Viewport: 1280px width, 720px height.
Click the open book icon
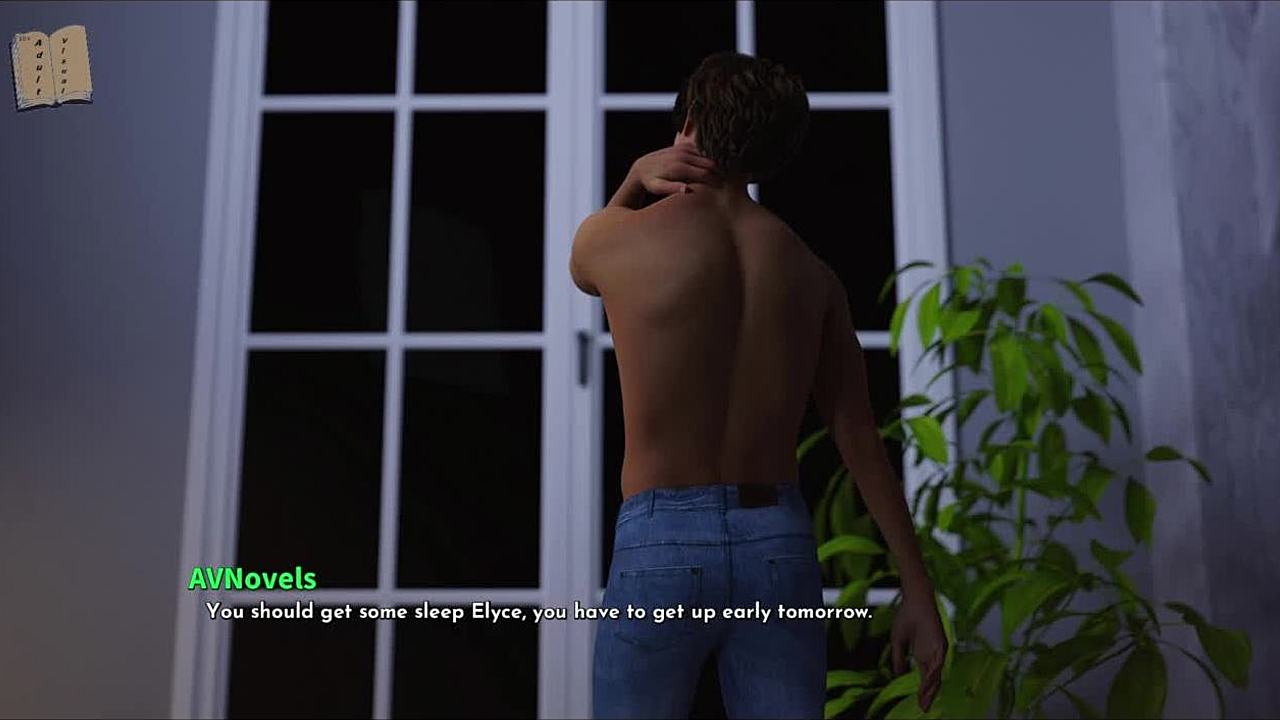pos(51,67)
